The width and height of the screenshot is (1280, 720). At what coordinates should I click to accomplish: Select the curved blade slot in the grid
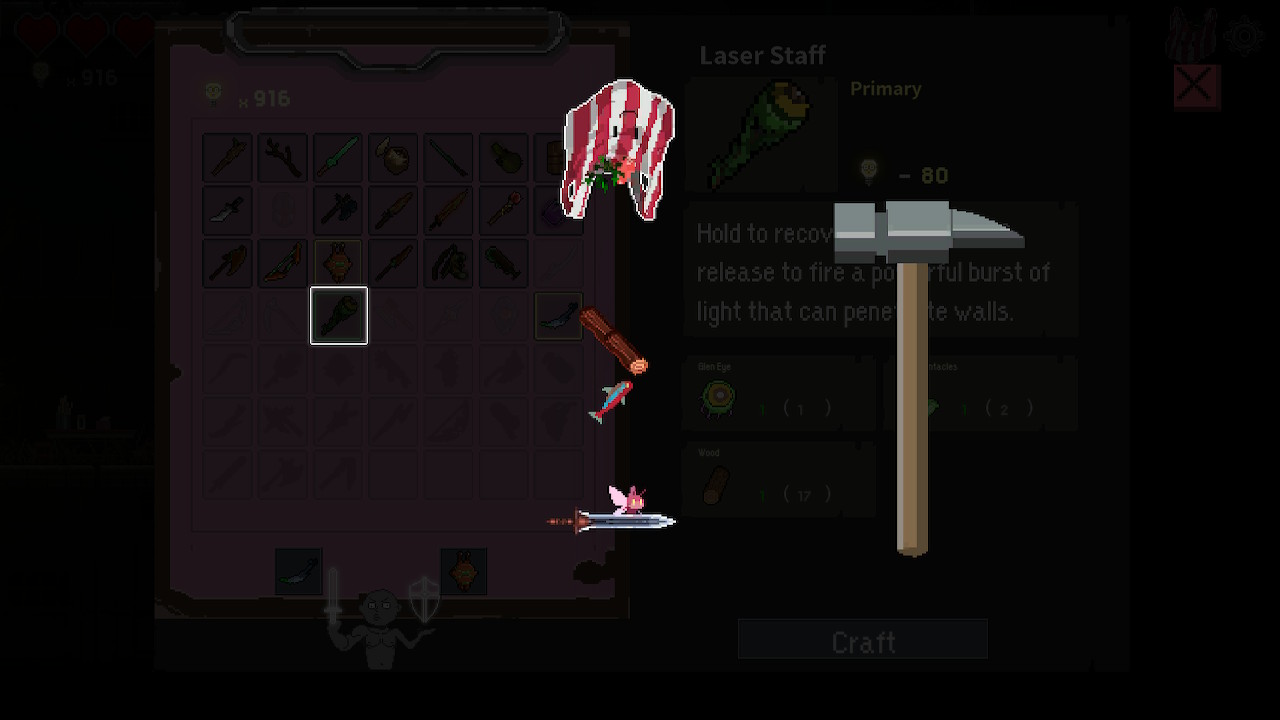tap(558, 316)
